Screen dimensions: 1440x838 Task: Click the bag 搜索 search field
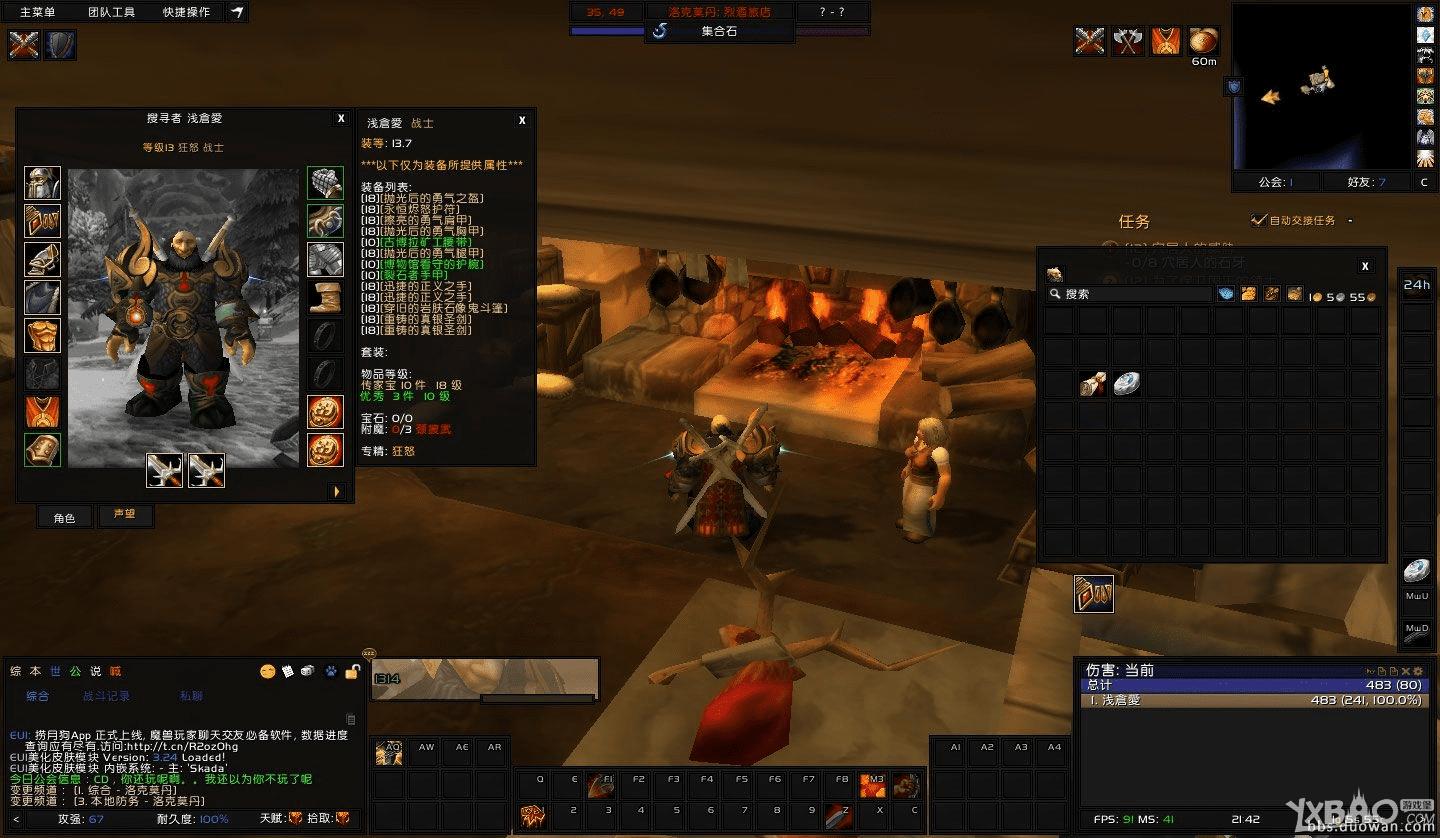tap(1130, 294)
